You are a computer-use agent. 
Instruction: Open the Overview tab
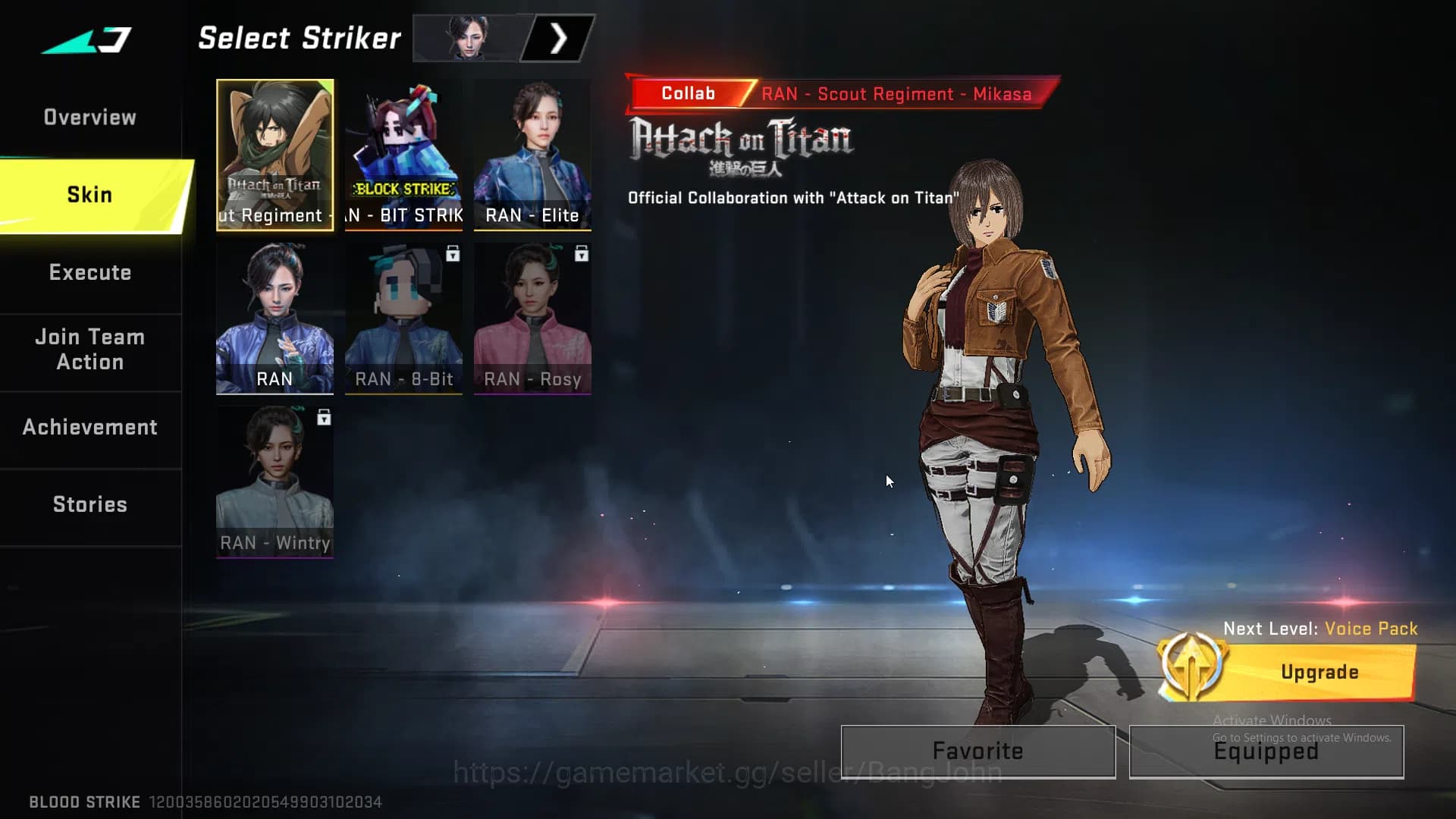[x=89, y=118]
